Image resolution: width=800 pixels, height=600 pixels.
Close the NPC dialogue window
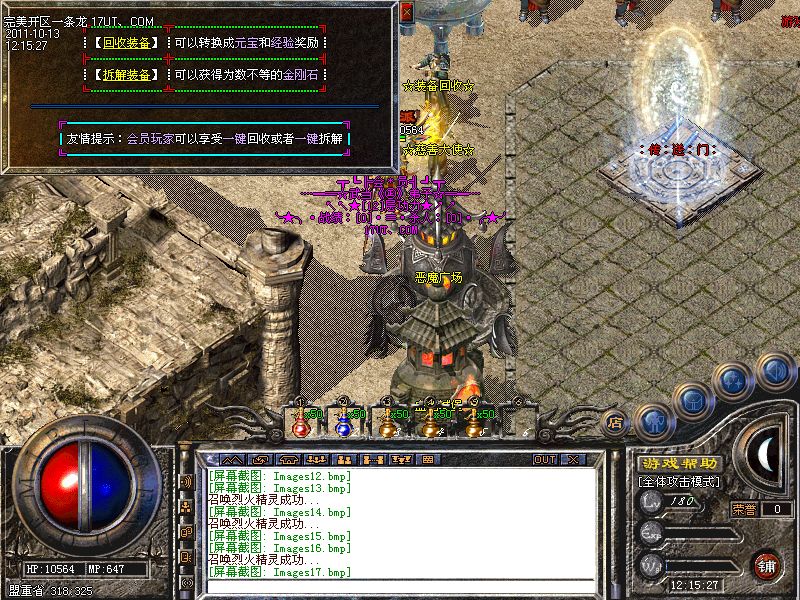(406, 13)
